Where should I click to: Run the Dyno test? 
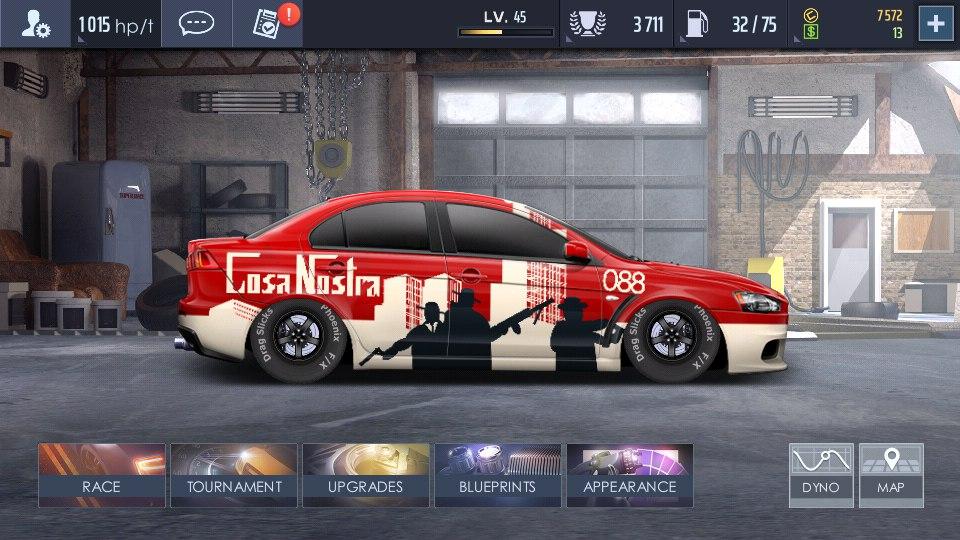tap(821, 475)
